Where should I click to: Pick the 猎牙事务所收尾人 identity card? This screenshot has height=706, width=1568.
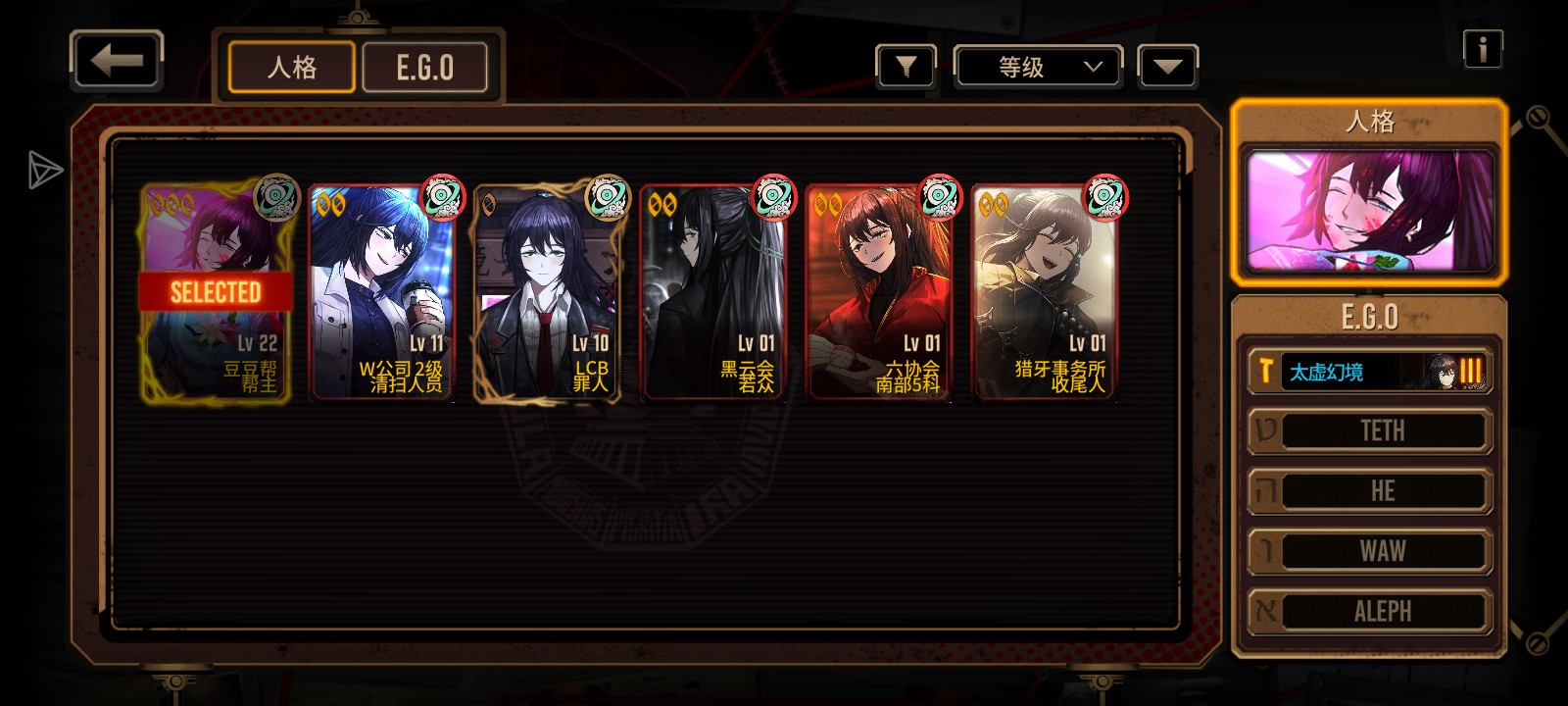pyautogui.click(x=1045, y=292)
